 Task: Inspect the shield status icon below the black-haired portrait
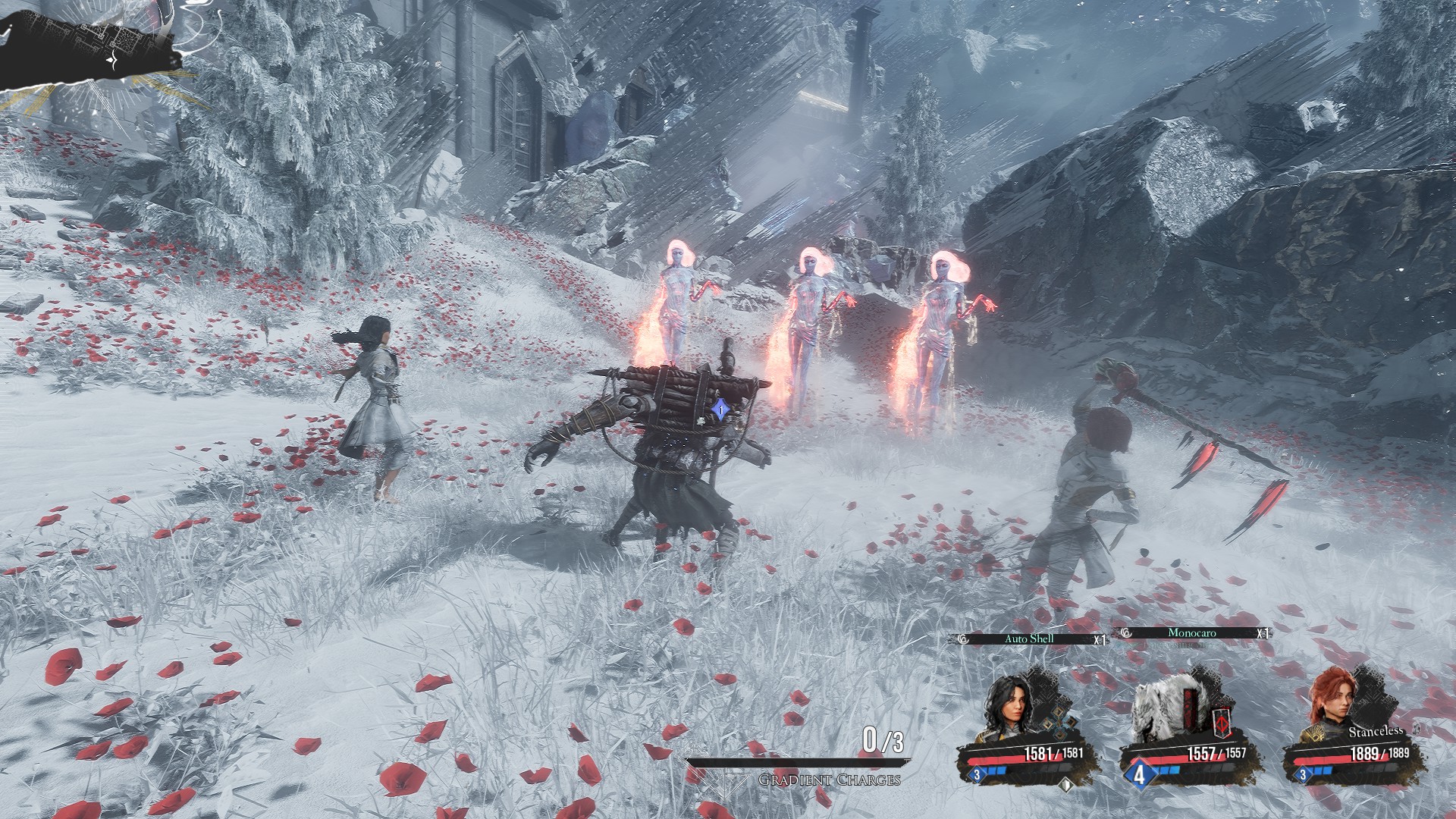(x=1066, y=786)
